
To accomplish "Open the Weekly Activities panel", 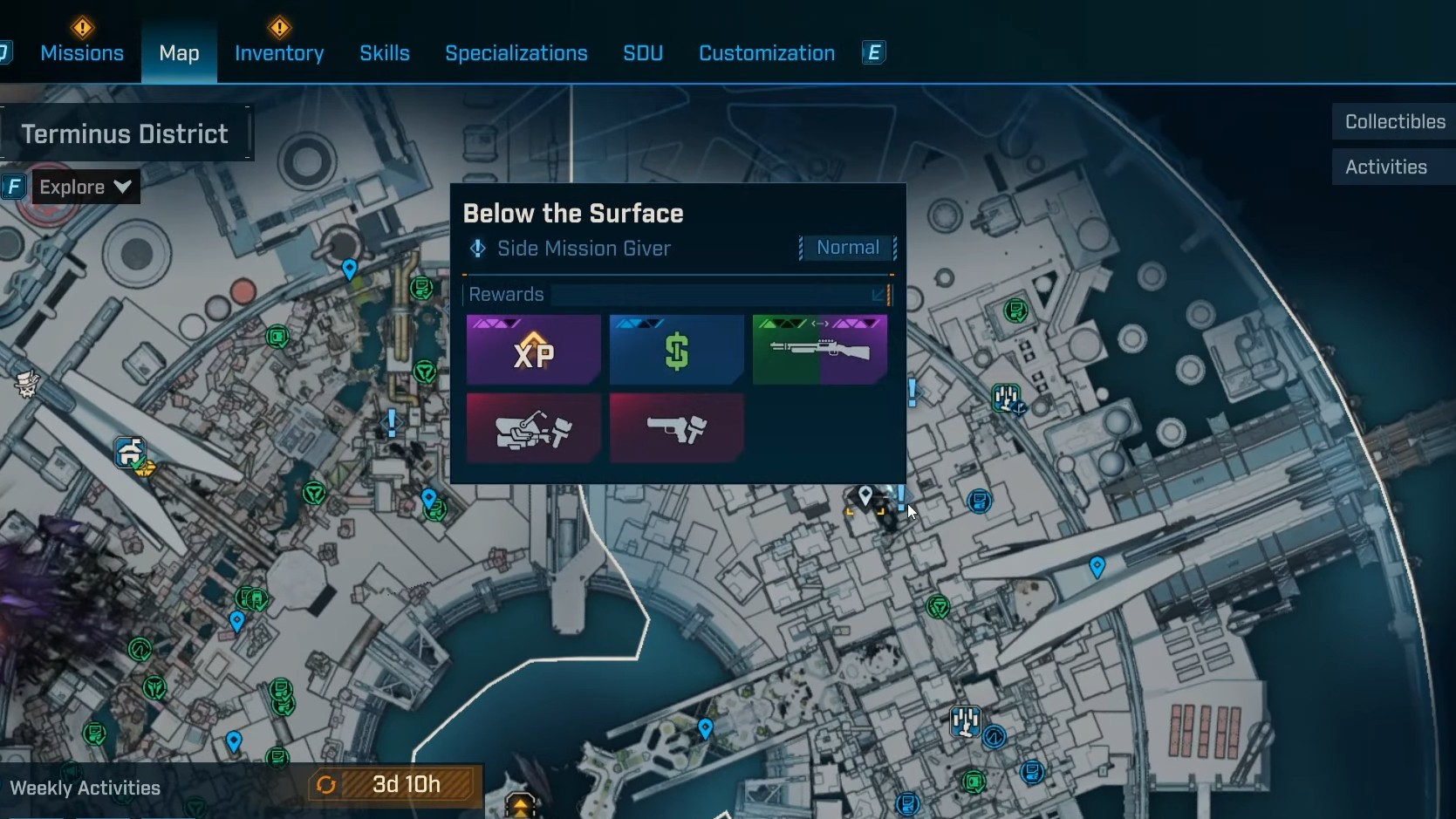I will [x=85, y=788].
